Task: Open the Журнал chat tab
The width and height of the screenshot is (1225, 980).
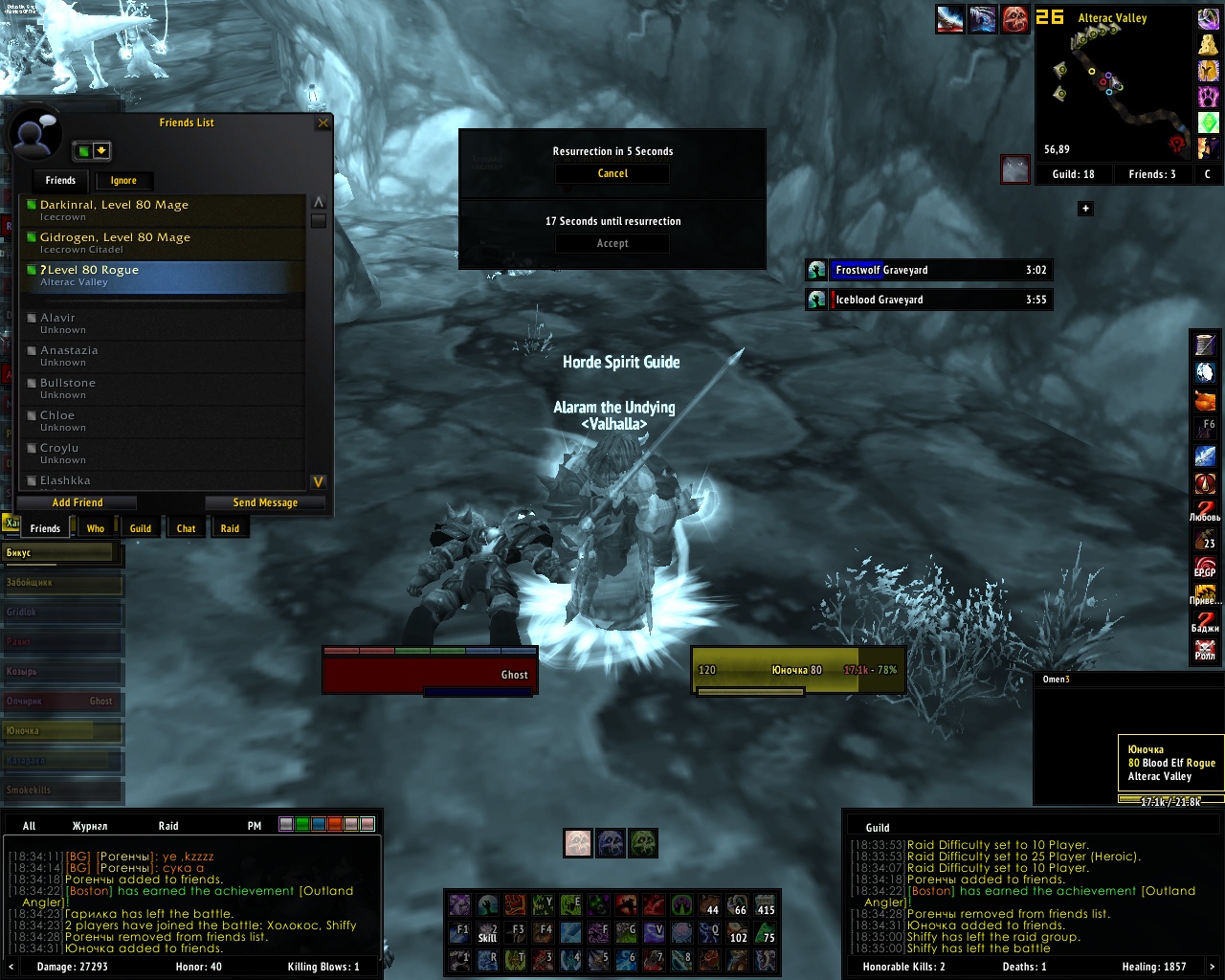Action: pos(90,825)
